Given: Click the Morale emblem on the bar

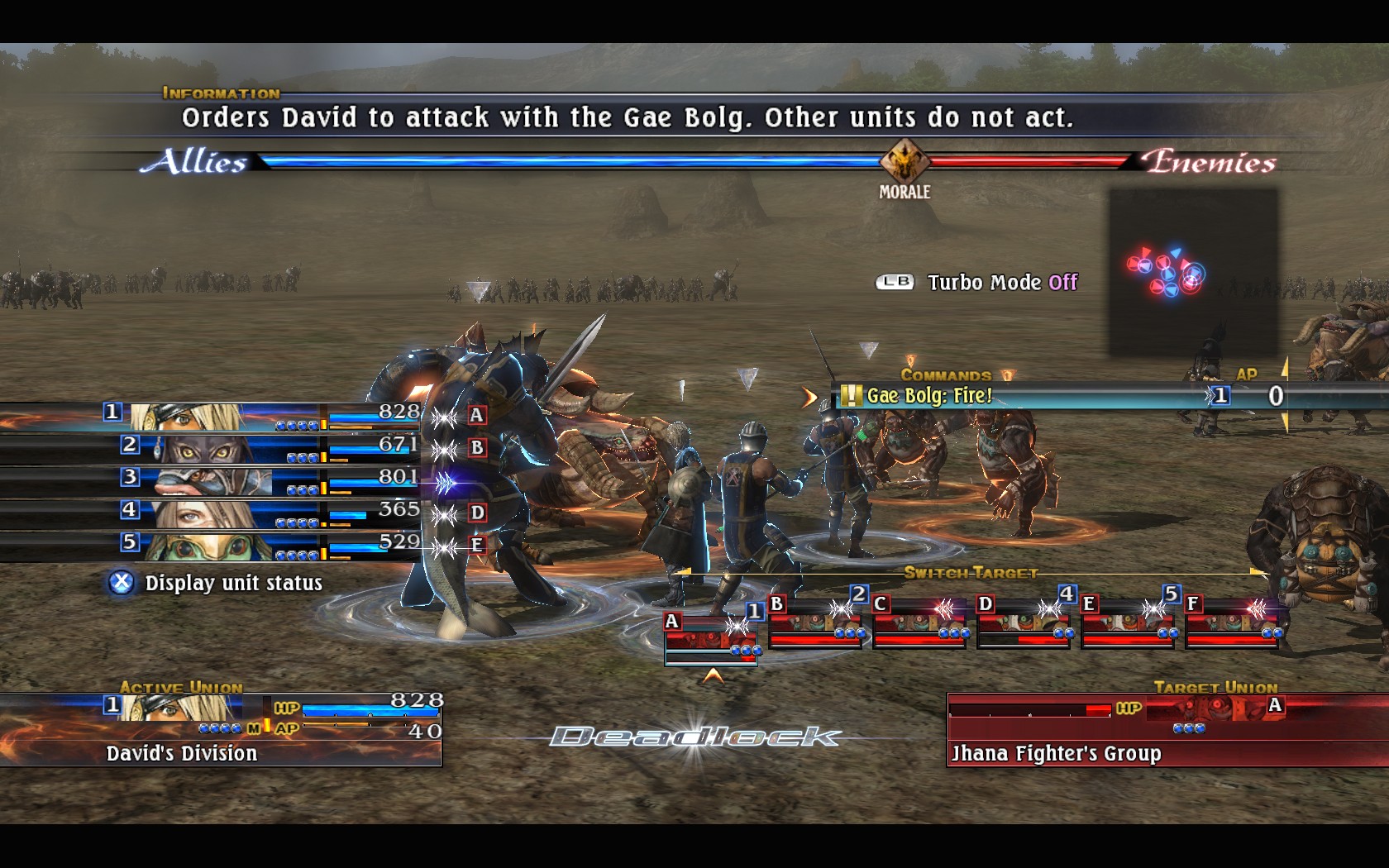Looking at the screenshot, I should click(904, 162).
